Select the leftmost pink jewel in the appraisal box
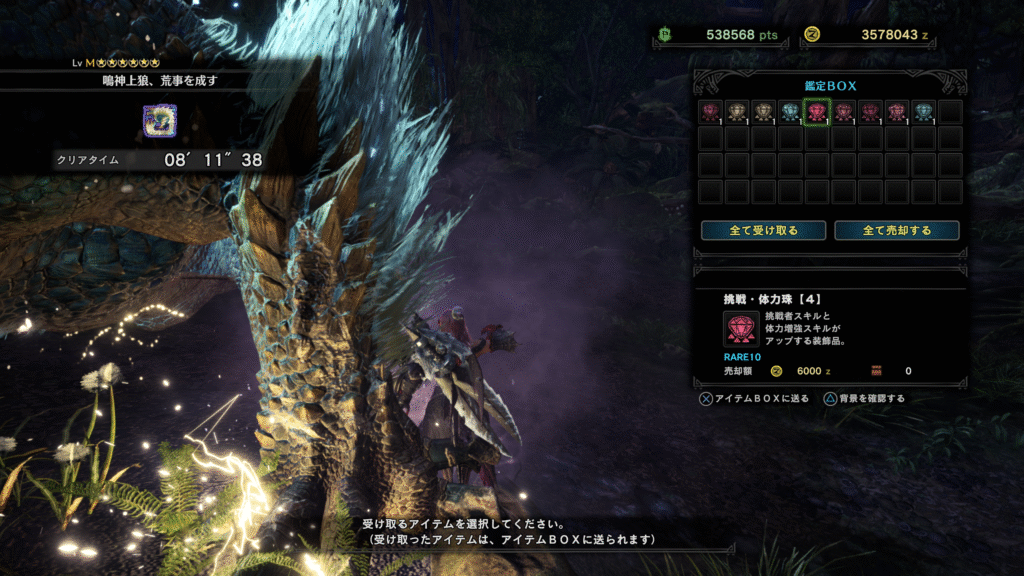The image size is (1024, 576). point(711,112)
